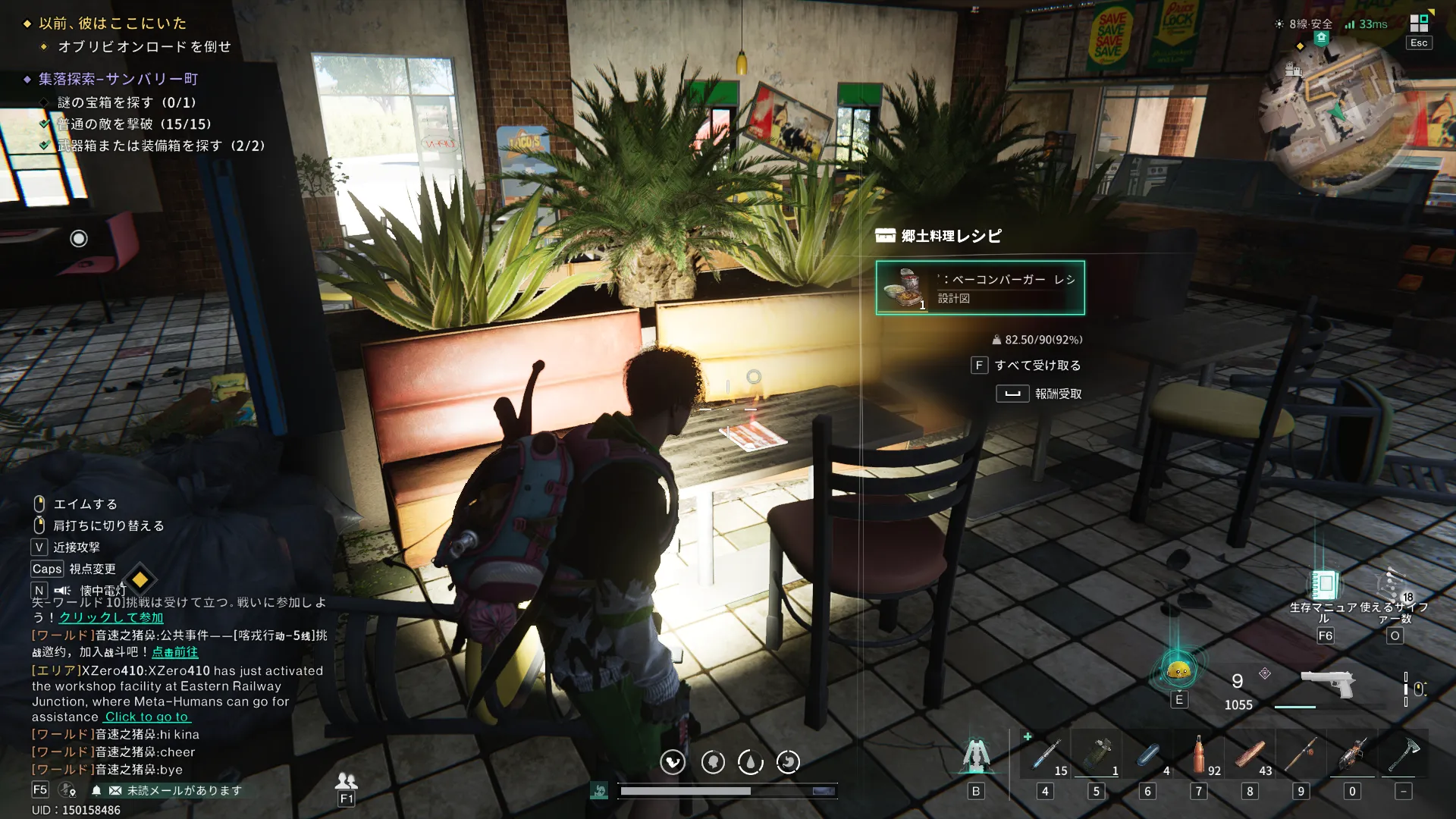Click the すべて受け取る take-all option
The image size is (1456, 819).
pyautogui.click(x=1037, y=366)
